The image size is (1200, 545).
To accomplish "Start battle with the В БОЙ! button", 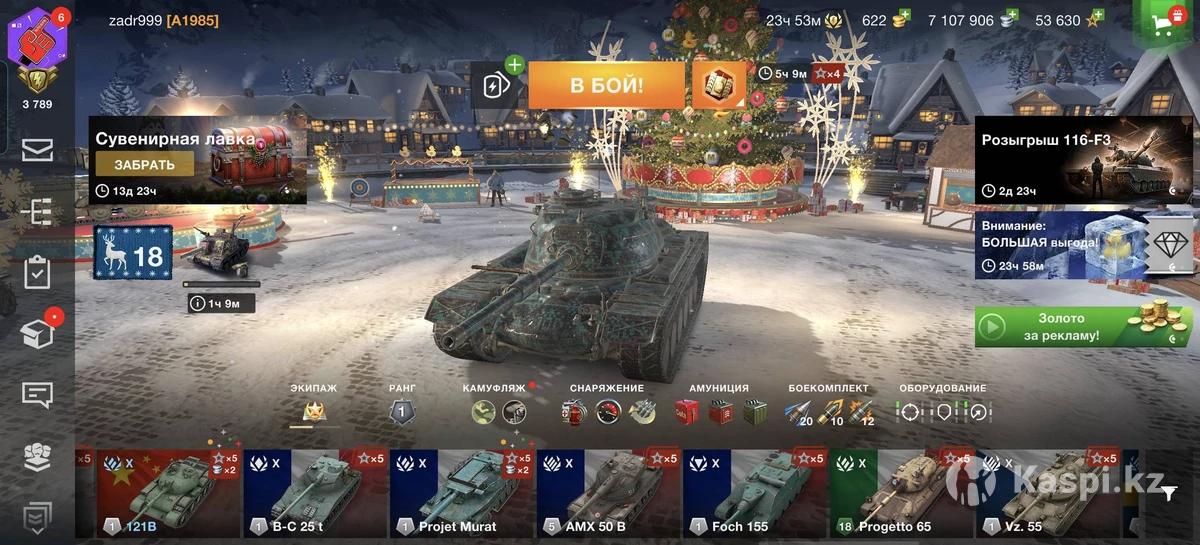I will click(606, 86).
